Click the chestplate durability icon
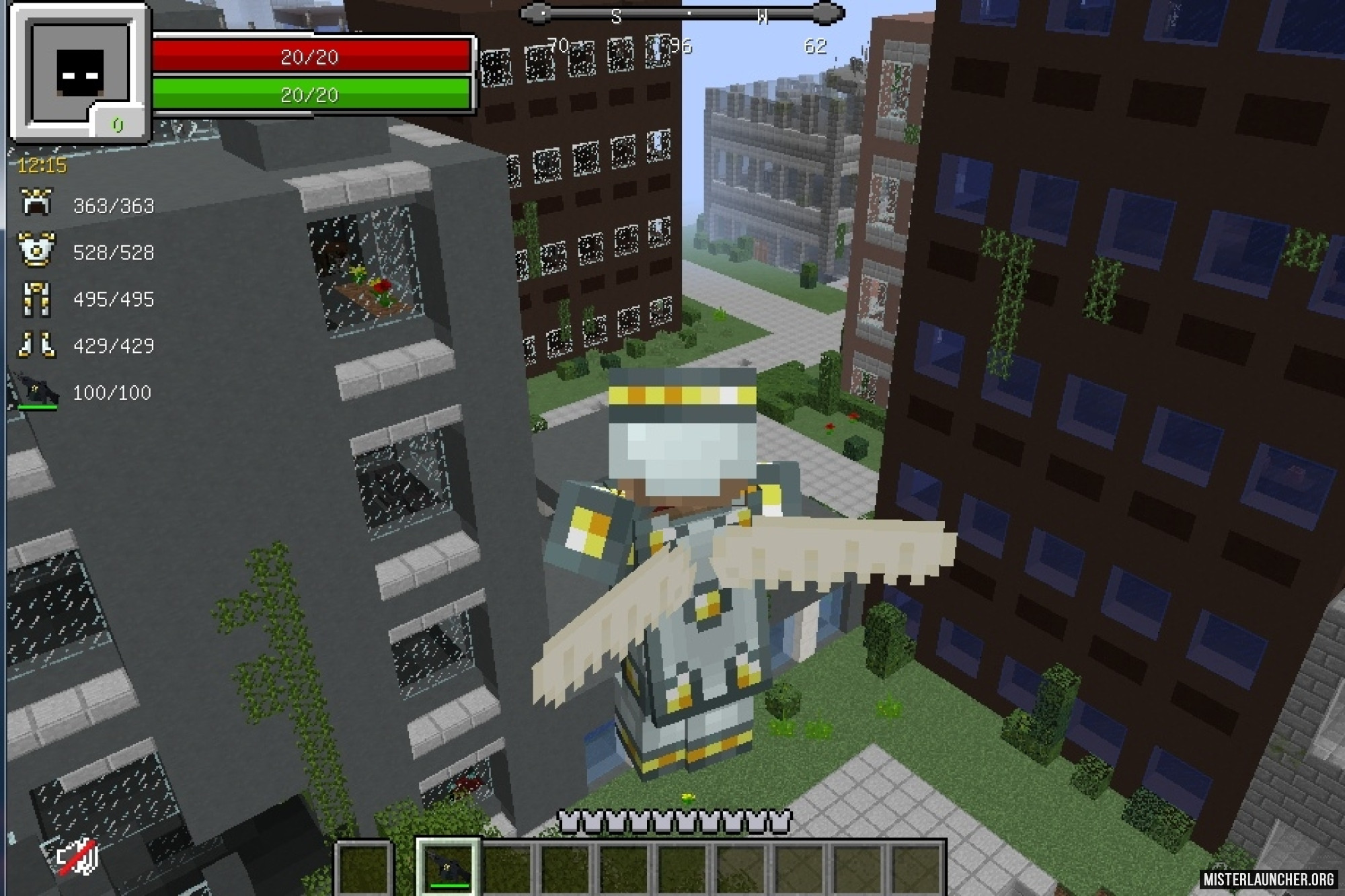 pos(36,250)
